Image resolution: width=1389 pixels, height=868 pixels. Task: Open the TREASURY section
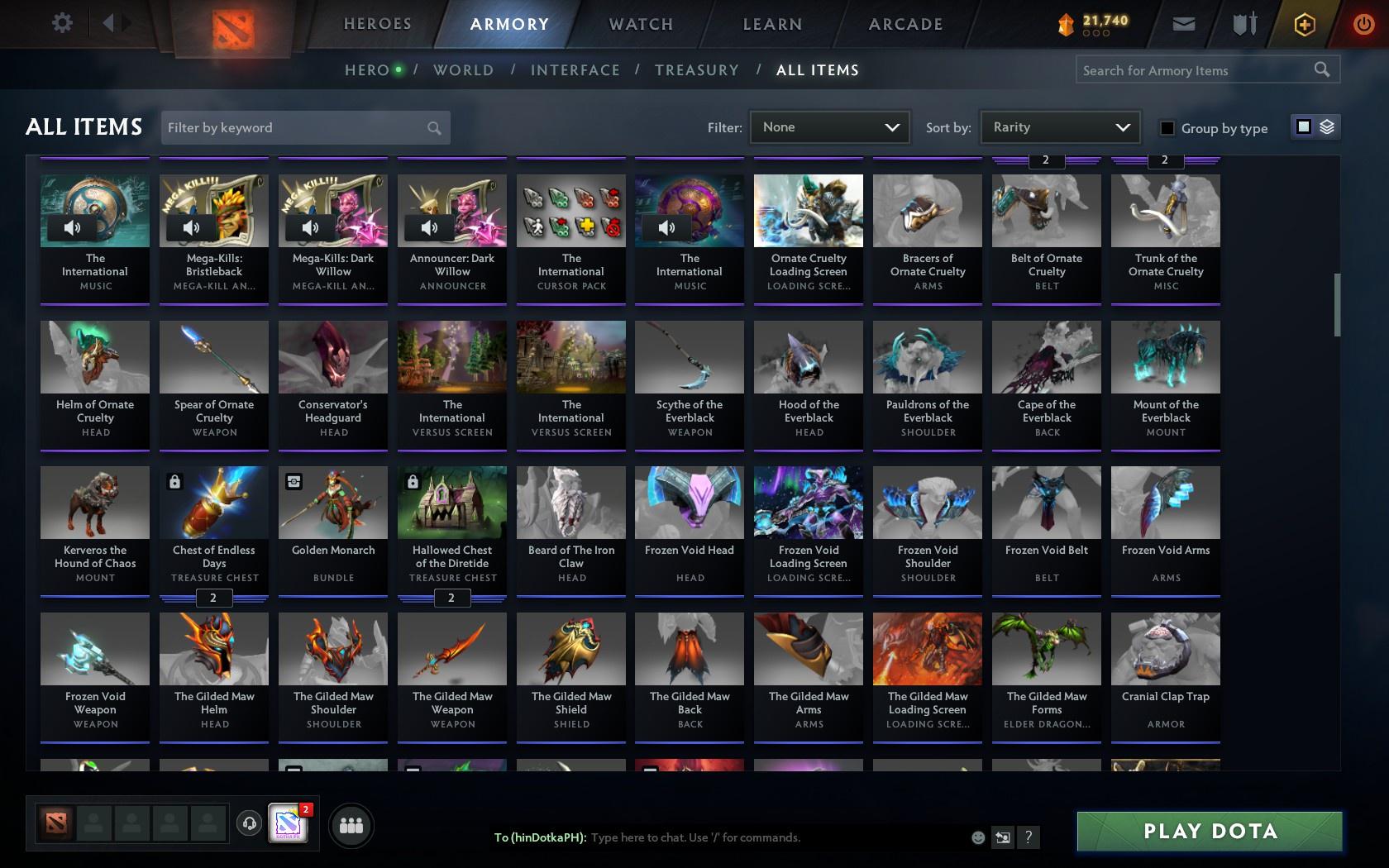point(697,70)
